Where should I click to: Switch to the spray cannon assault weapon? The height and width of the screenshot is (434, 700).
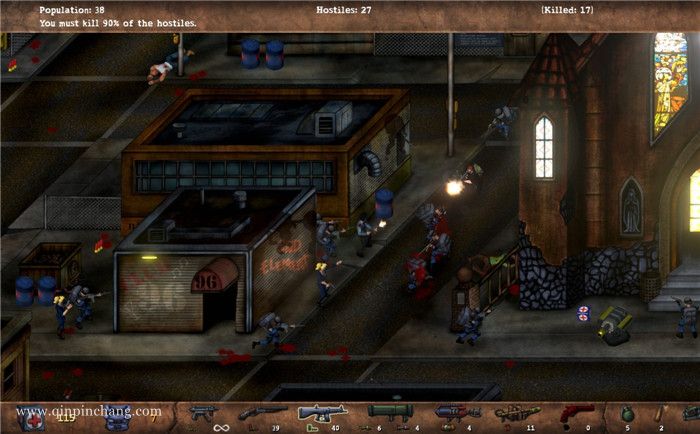tap(322, 411)
